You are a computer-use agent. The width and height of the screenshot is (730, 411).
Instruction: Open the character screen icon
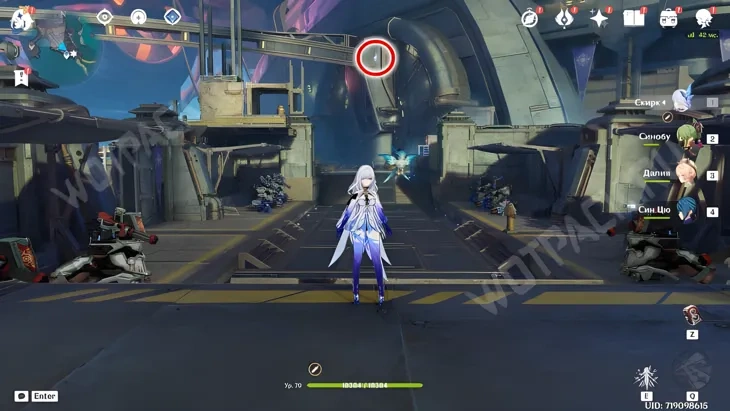(x=703, y=18)
